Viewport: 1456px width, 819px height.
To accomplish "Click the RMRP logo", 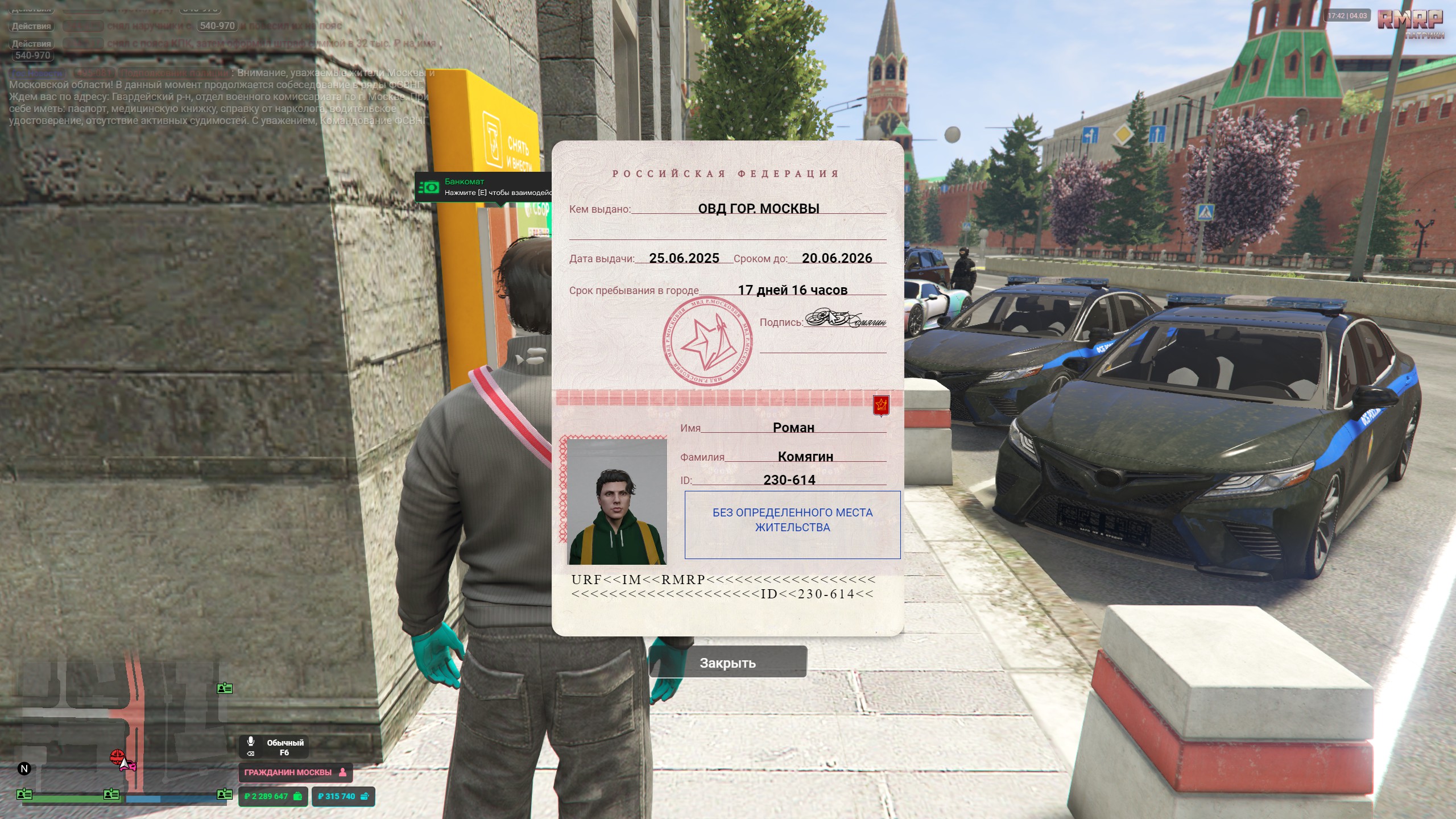I will tap(1410, 20).
